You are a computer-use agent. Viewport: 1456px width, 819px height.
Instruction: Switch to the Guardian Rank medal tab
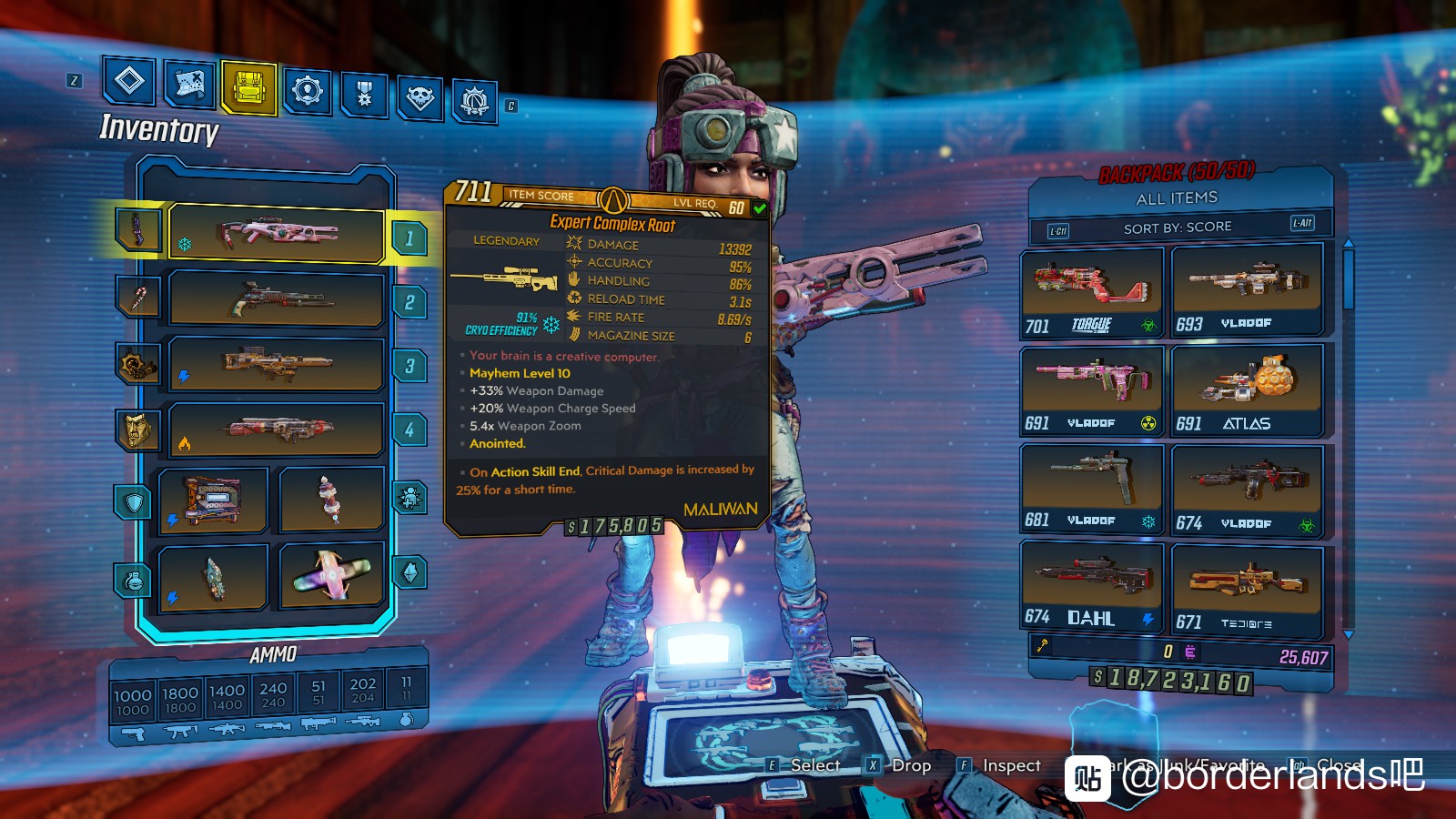(x=365, y=95)
